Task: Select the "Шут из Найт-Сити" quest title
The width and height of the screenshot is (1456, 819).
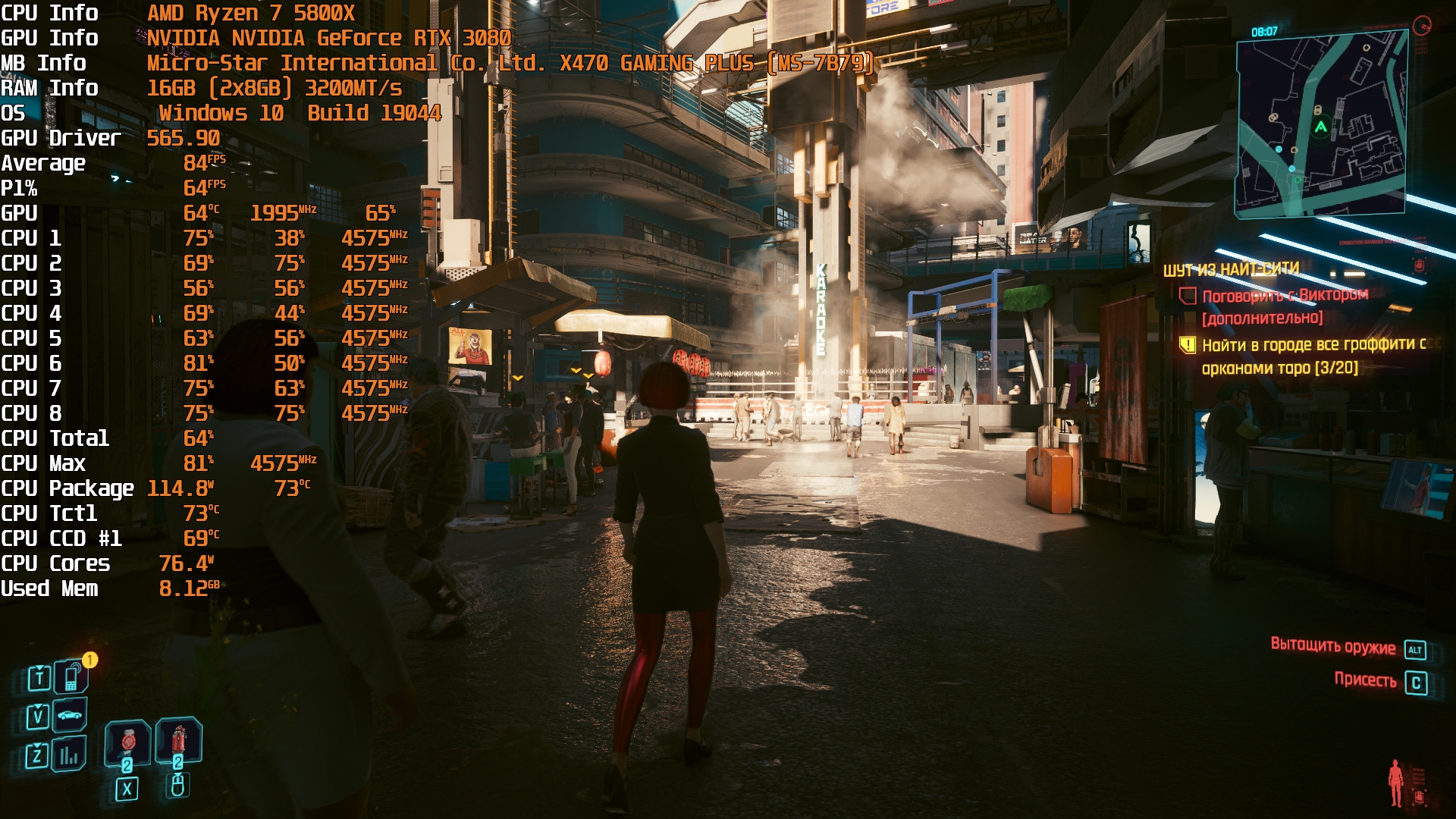Action: pos(1231,270)
